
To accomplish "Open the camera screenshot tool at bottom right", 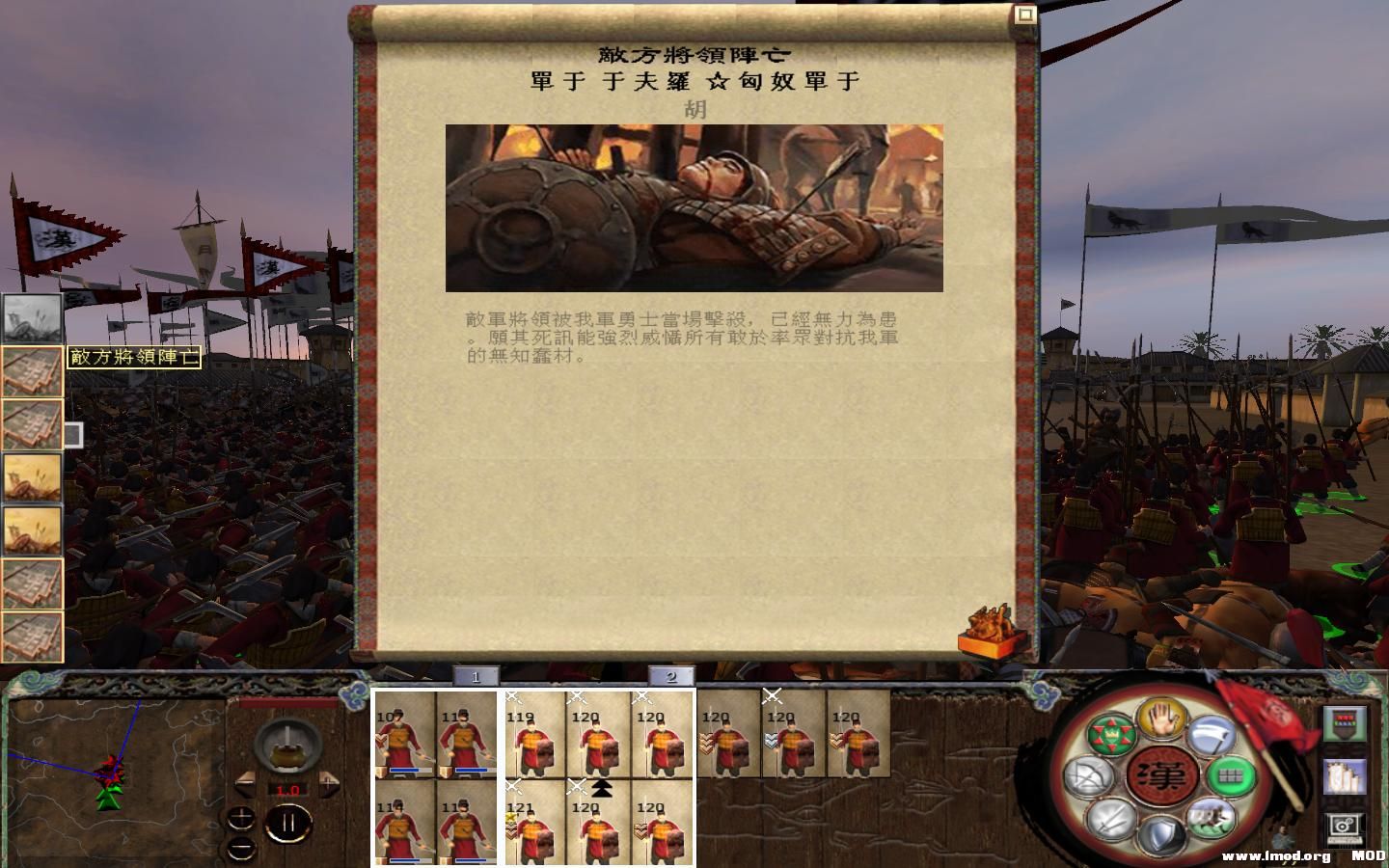I will [x=1344, y=827].
